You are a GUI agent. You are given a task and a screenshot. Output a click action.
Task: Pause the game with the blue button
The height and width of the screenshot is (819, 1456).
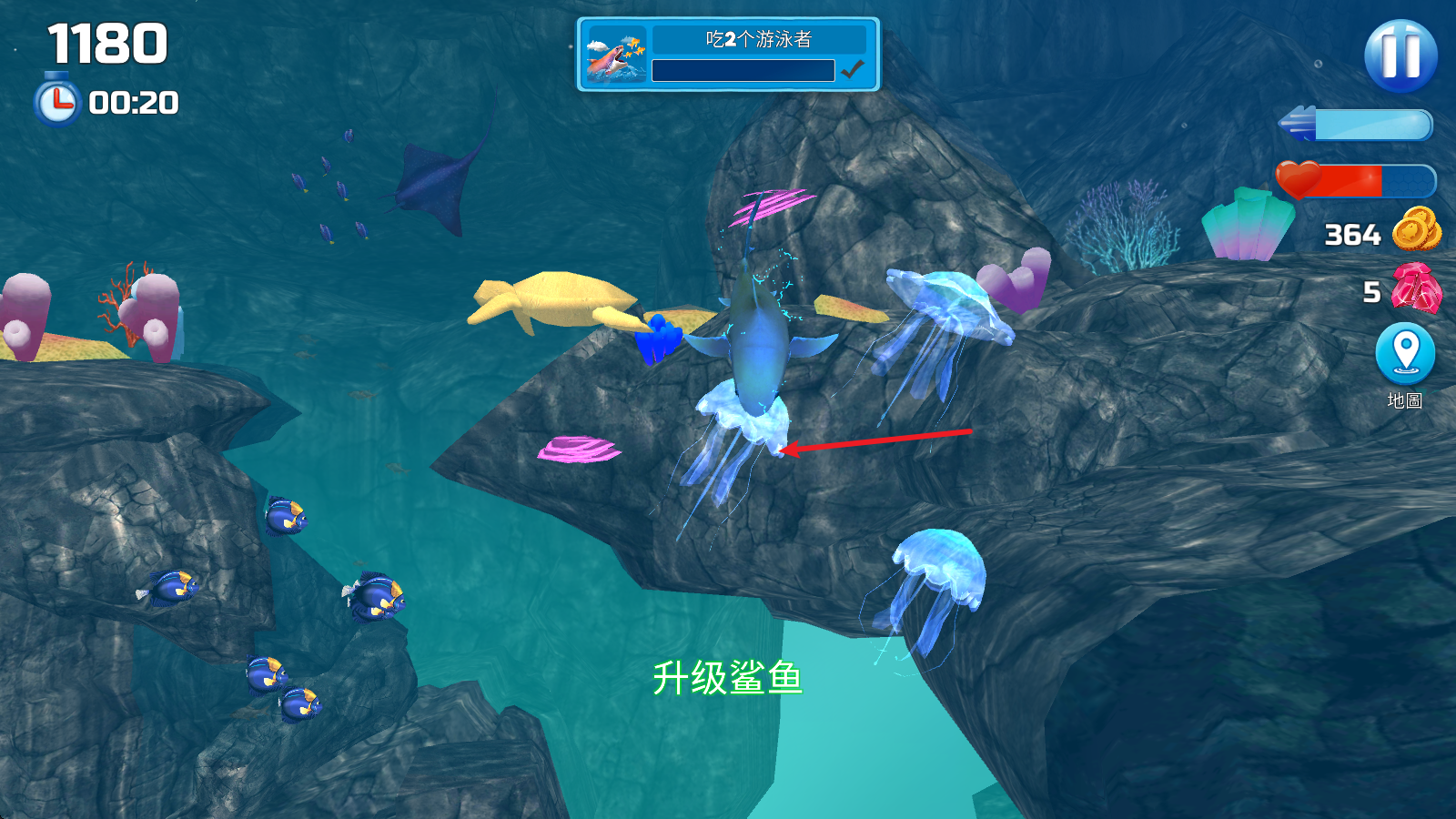1400,56
